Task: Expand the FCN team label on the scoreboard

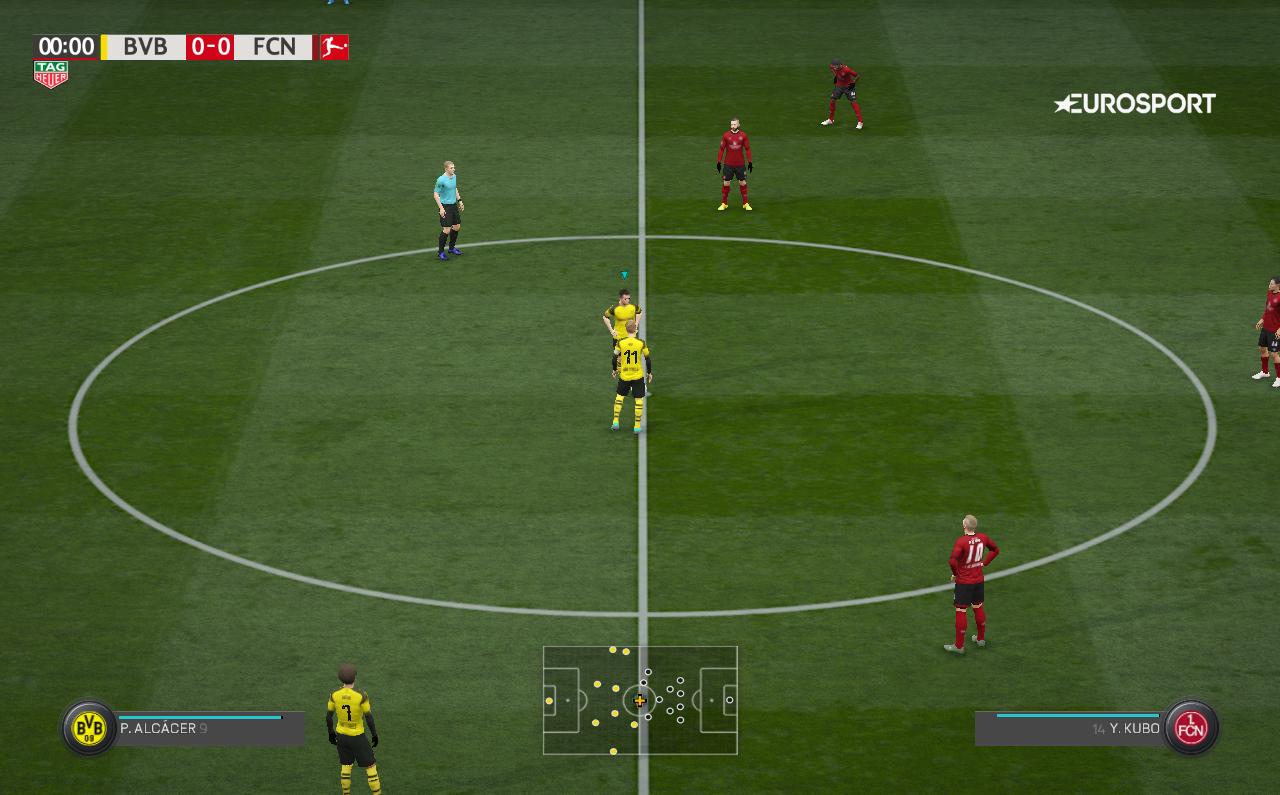Action: 275,46
